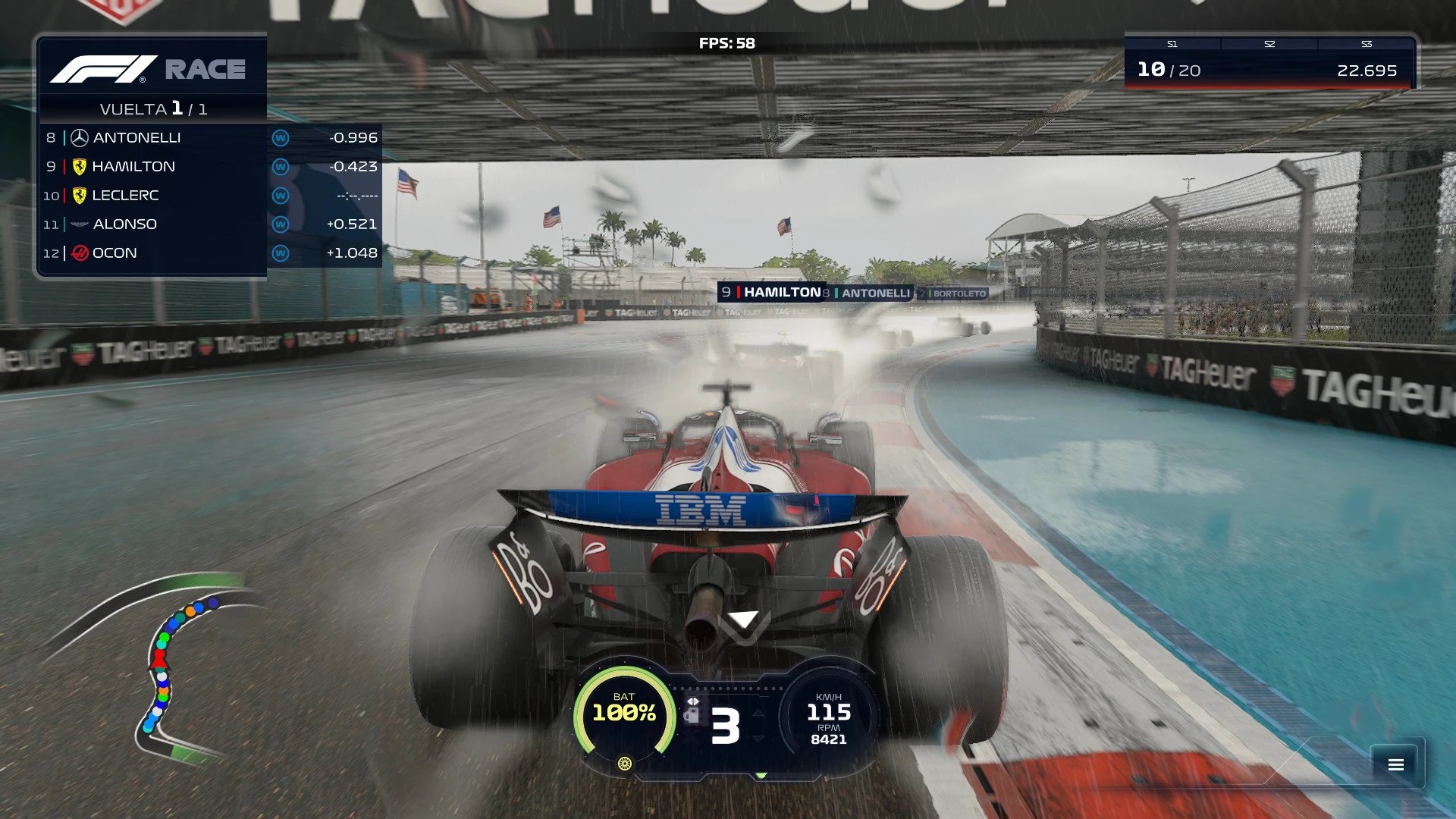
Task: Select the Antonelli row in the standings
Action: [x=211, y=138]
